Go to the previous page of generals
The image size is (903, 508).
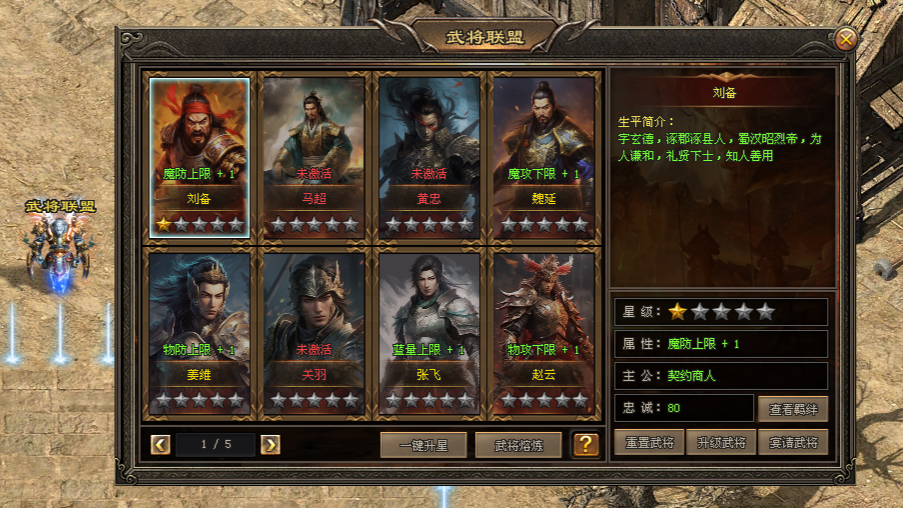pos(161,444)
